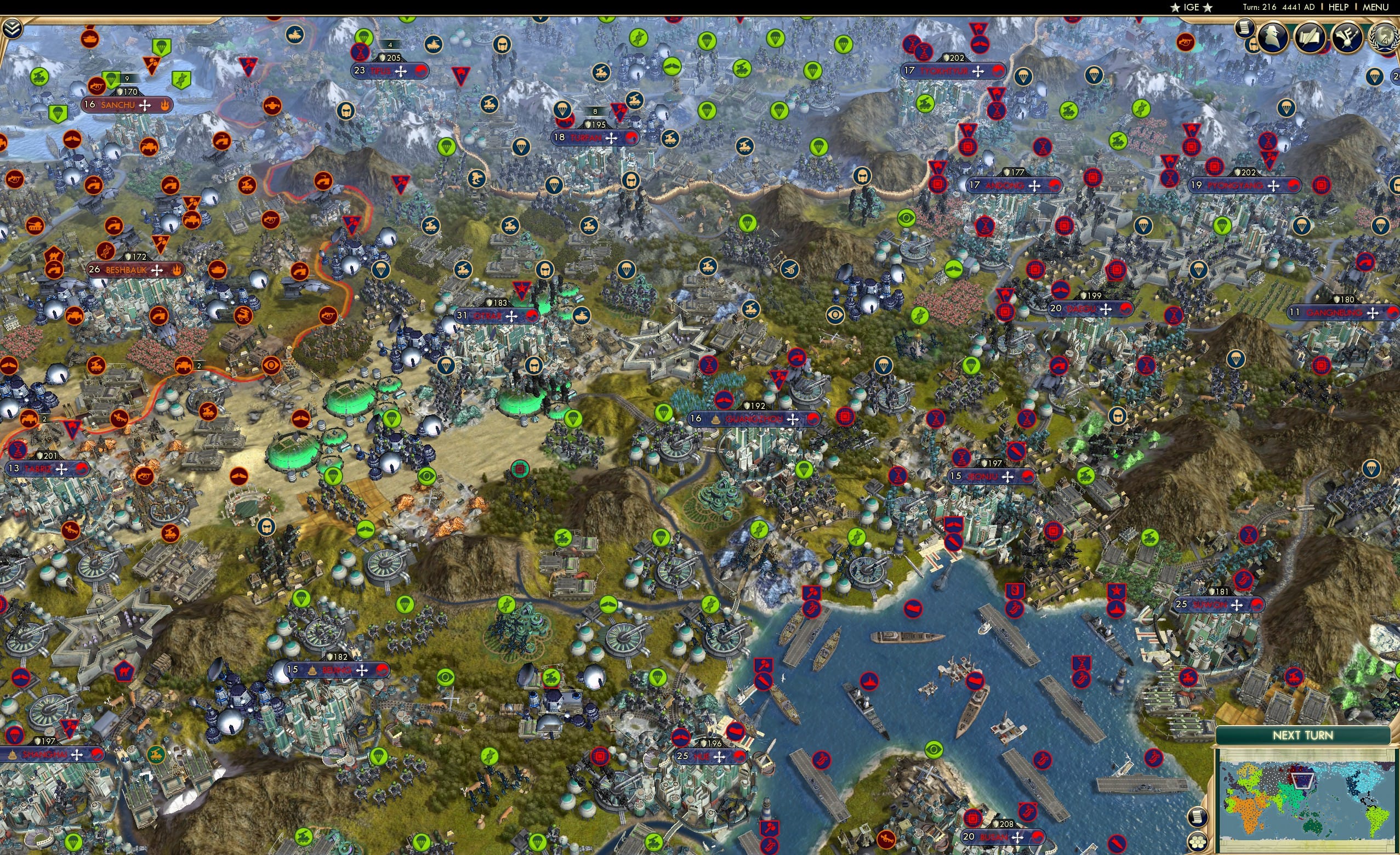
Task: Collapse the panel using the double-chevron top-left
Action: coord(13,27)
